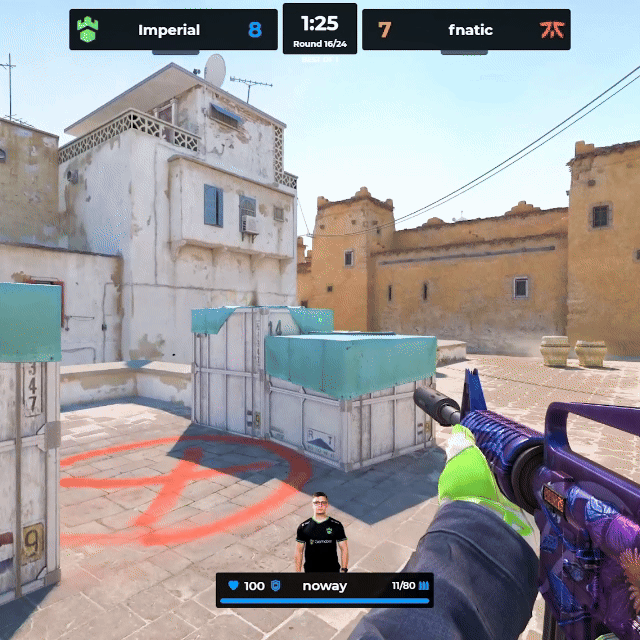
Task: Select the noway player nameplate
Action: 324,586
